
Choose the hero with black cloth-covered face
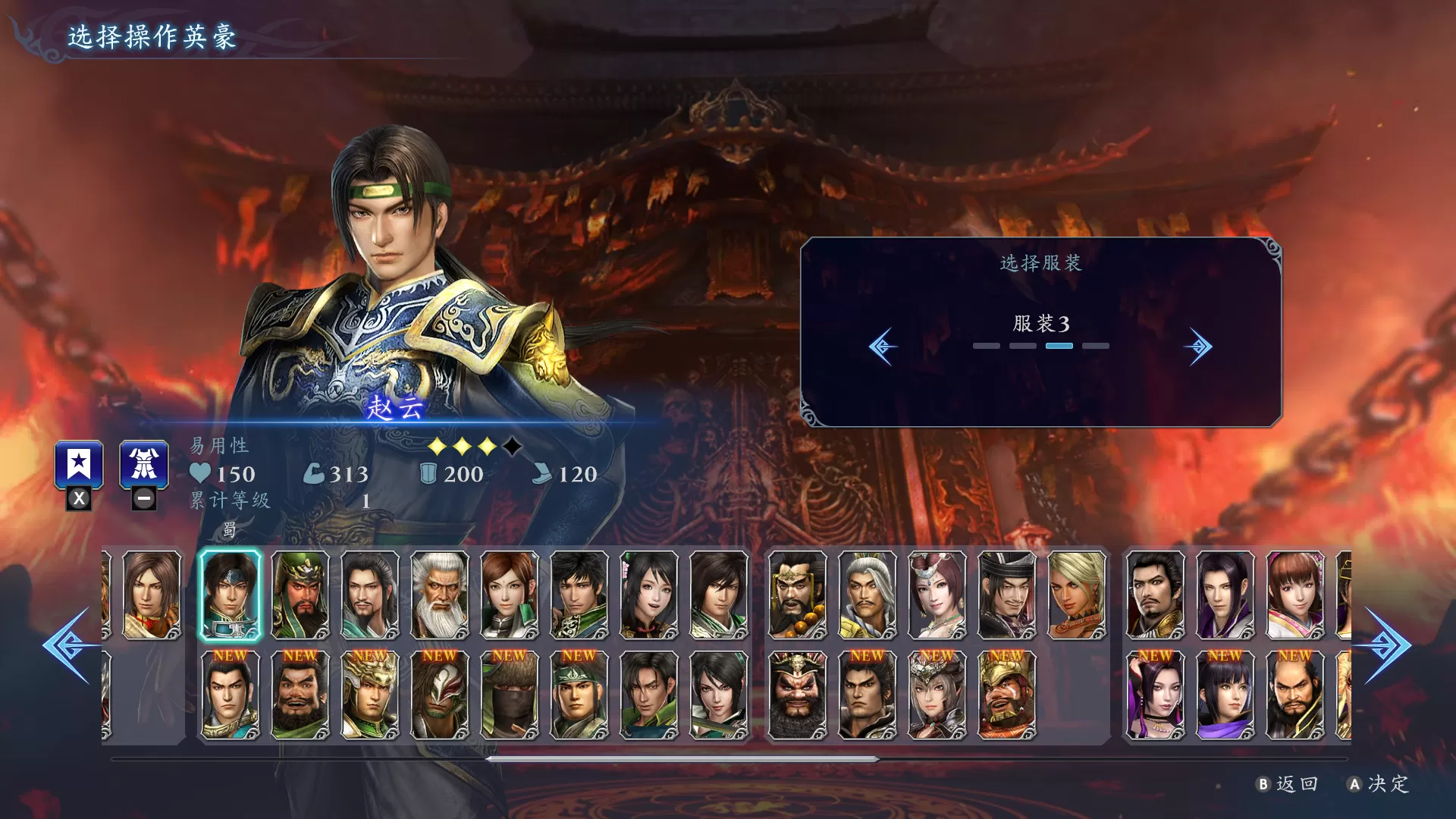click(x=510, y=695)
